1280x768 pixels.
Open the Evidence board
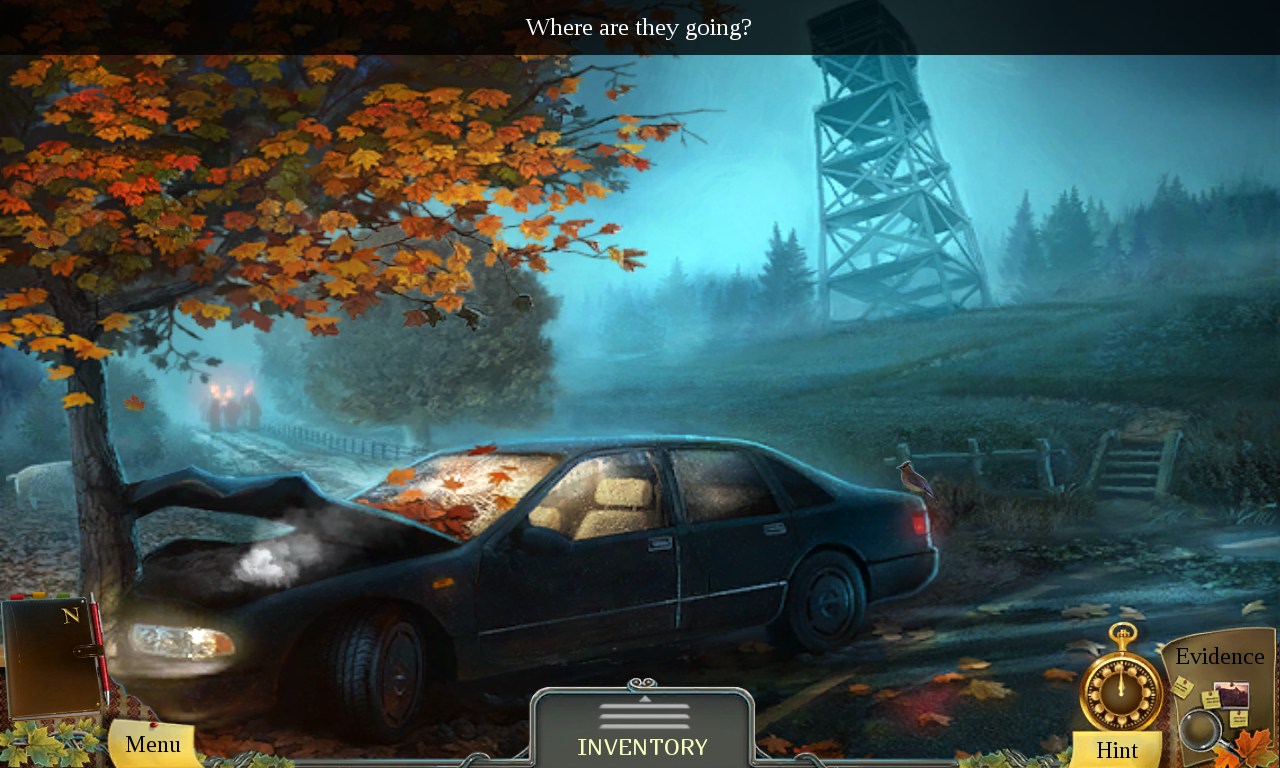click(1220, 693)
